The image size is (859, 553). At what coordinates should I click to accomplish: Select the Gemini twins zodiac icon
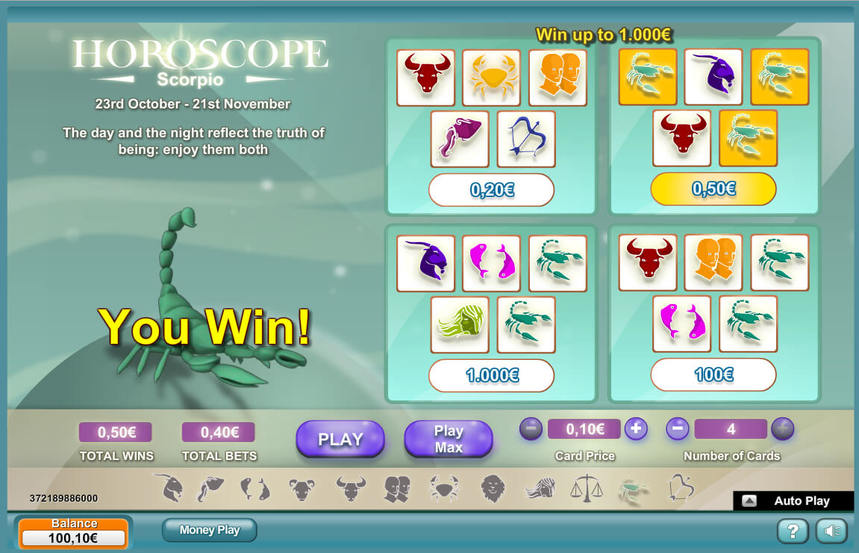397,488
